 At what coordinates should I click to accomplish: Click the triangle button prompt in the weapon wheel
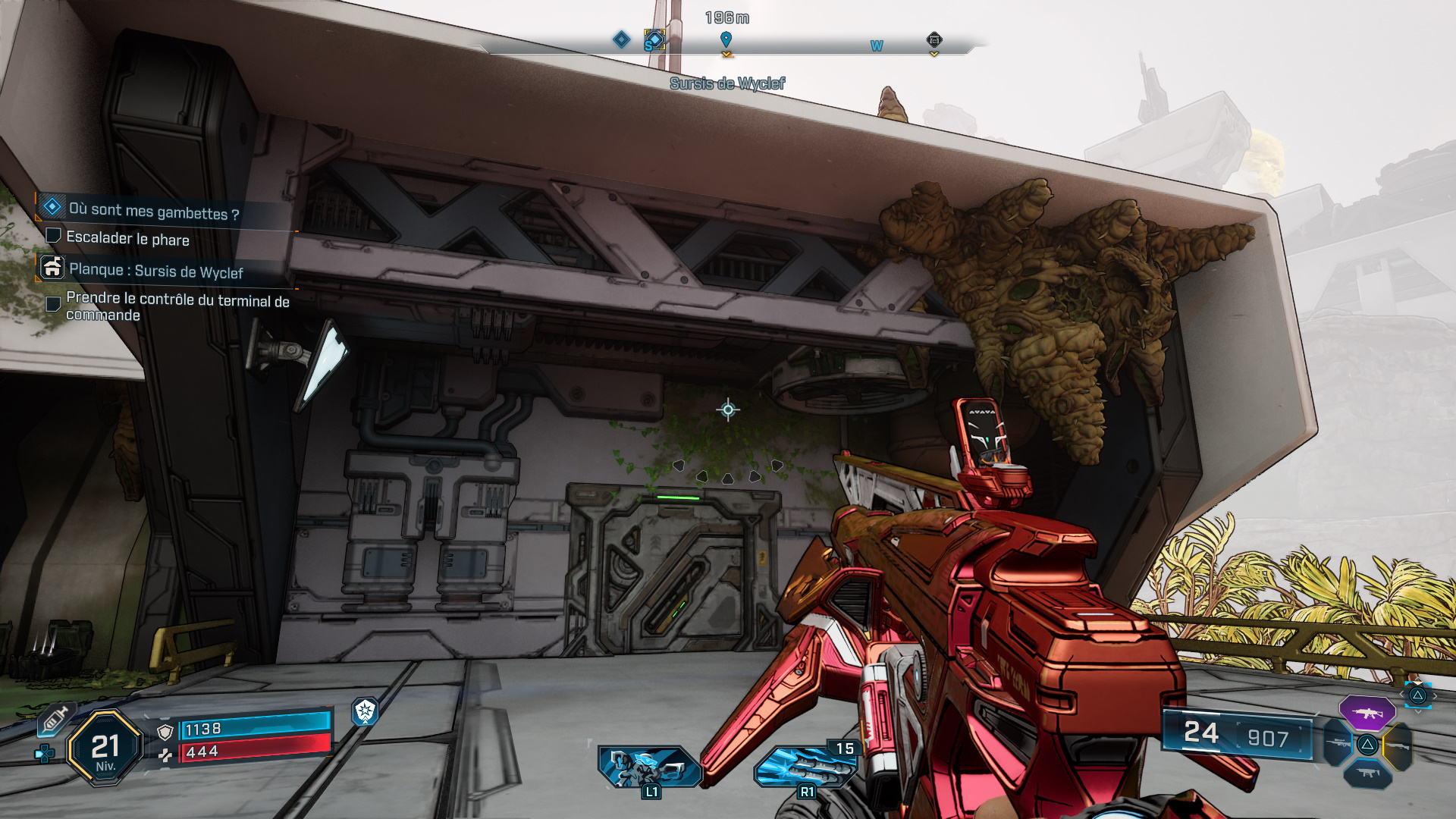click(x=1368, y=745)
